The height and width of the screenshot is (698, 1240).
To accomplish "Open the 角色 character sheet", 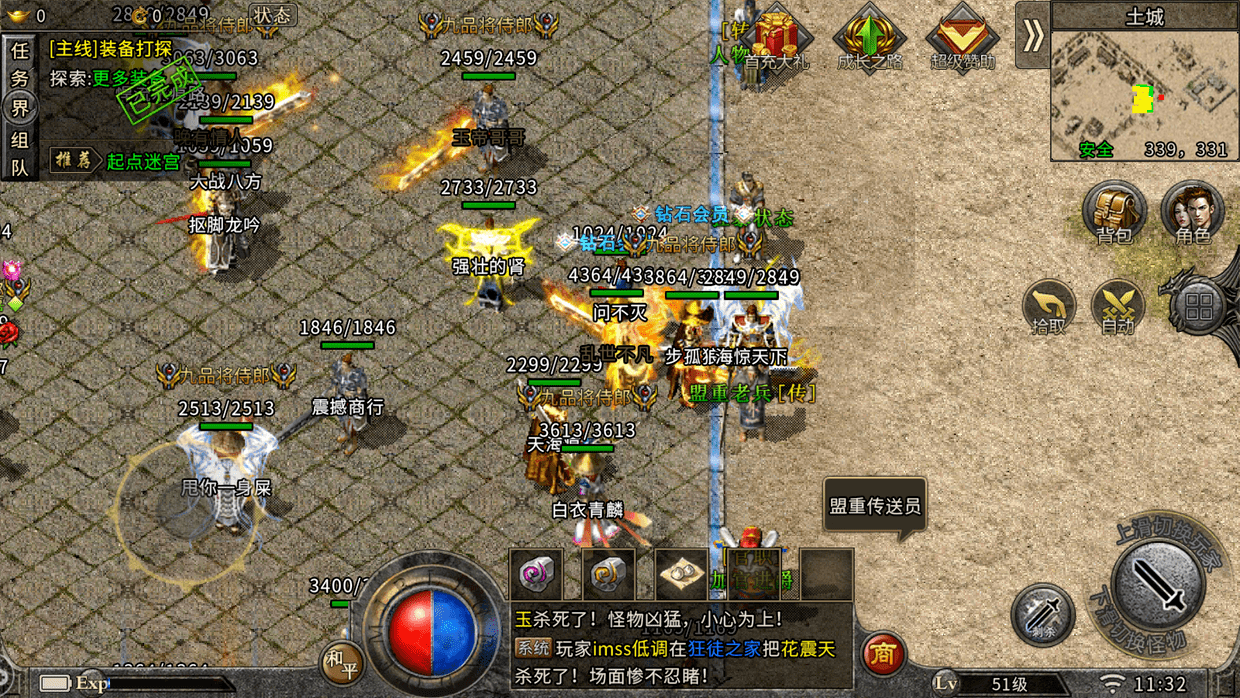I will [x=1192, y=214].
